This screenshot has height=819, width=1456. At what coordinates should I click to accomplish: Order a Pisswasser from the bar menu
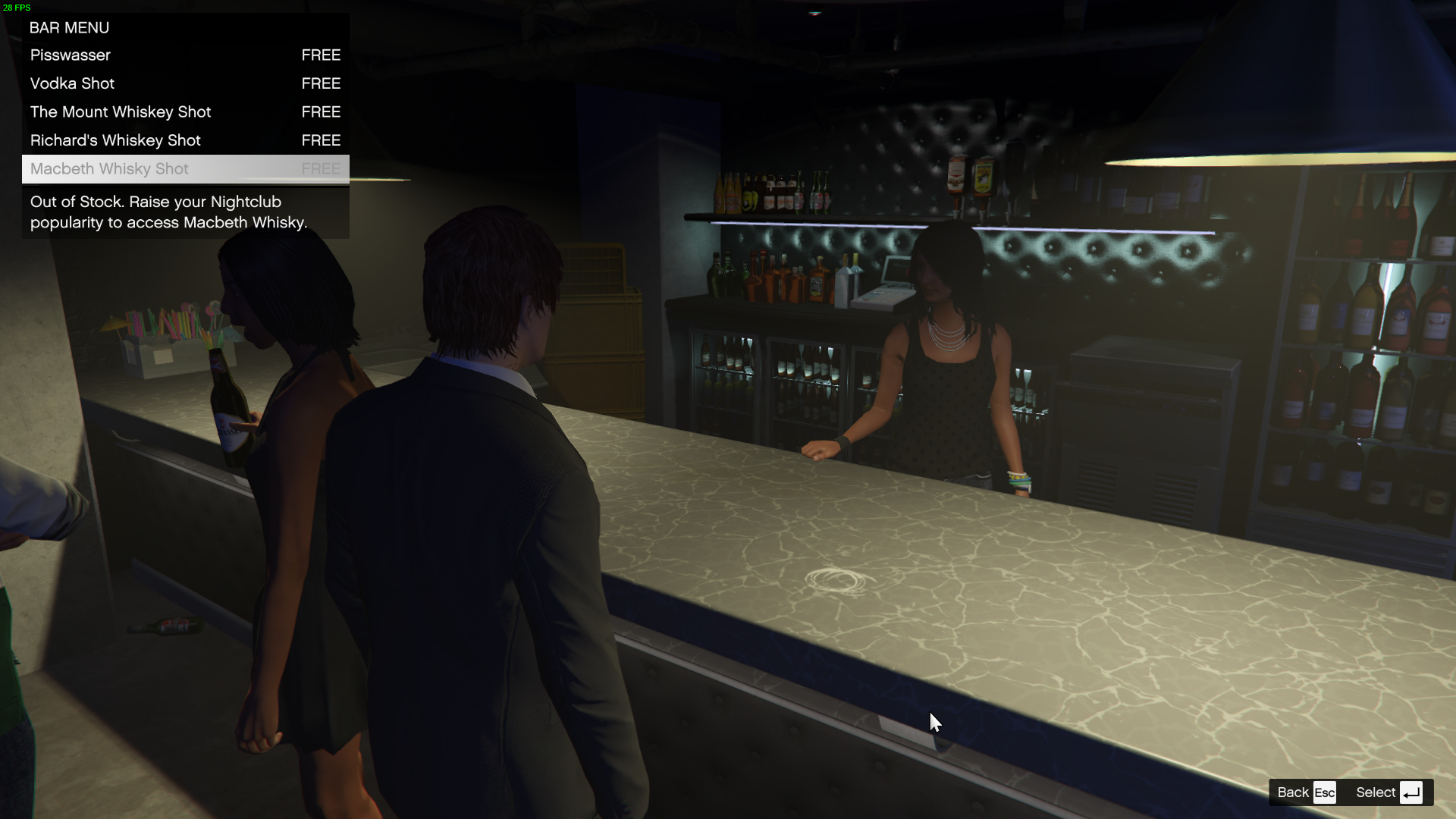[185, 55]
